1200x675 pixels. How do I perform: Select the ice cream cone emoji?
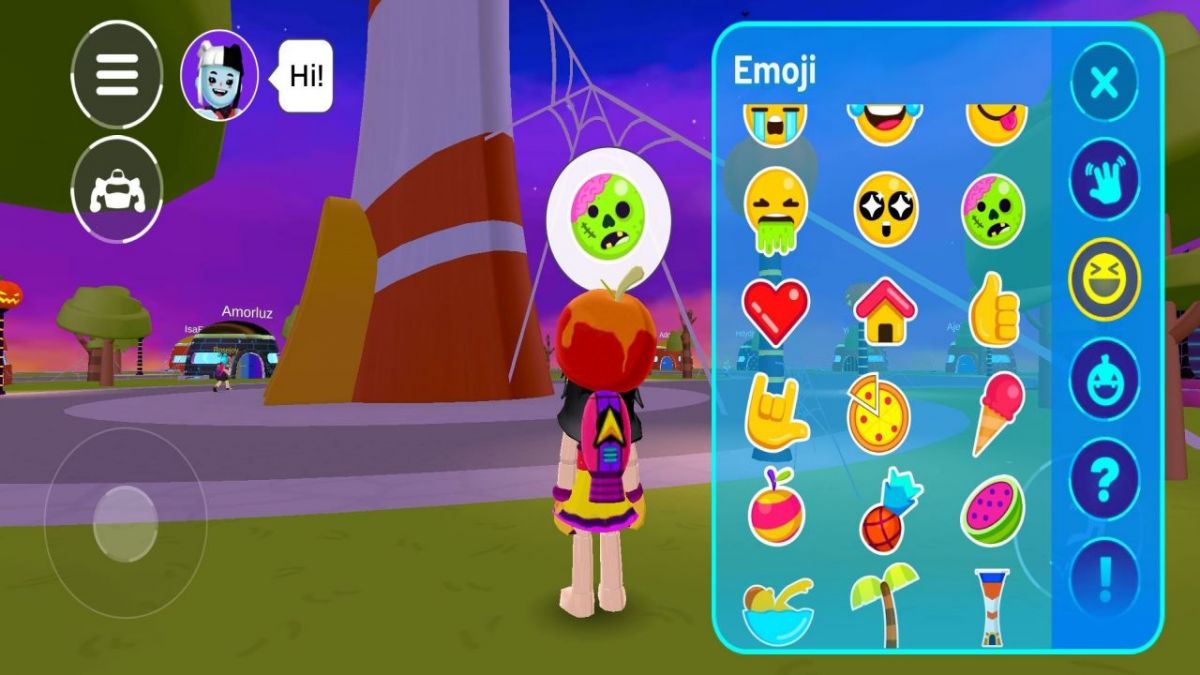pyautogui.click(x=998, y=412)
